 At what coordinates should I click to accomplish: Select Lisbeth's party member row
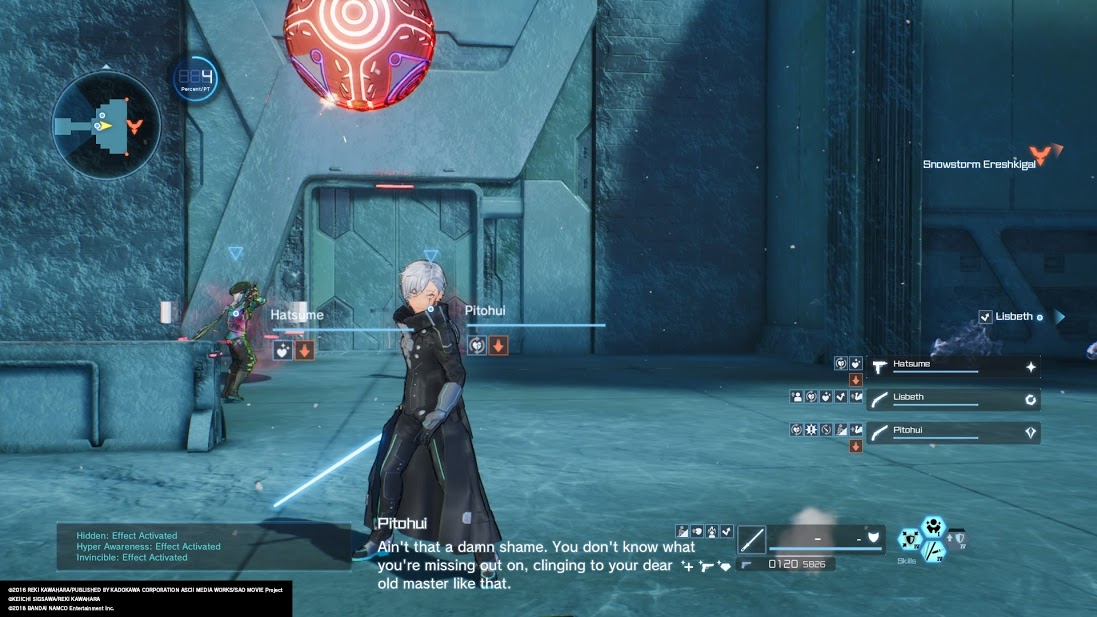click(x=952, y=400)
